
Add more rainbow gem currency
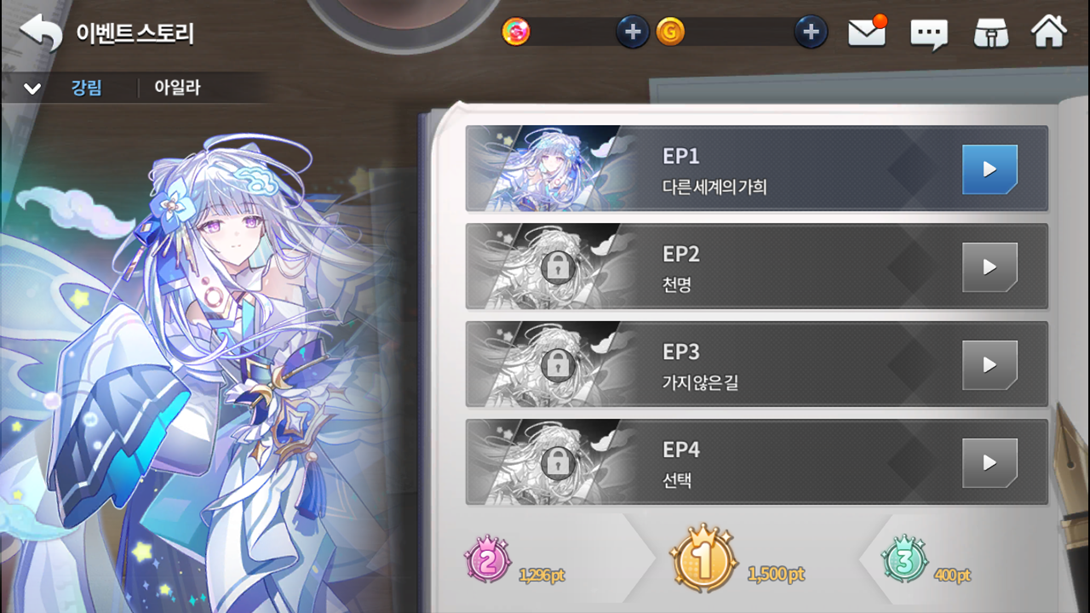coord(632,32)
